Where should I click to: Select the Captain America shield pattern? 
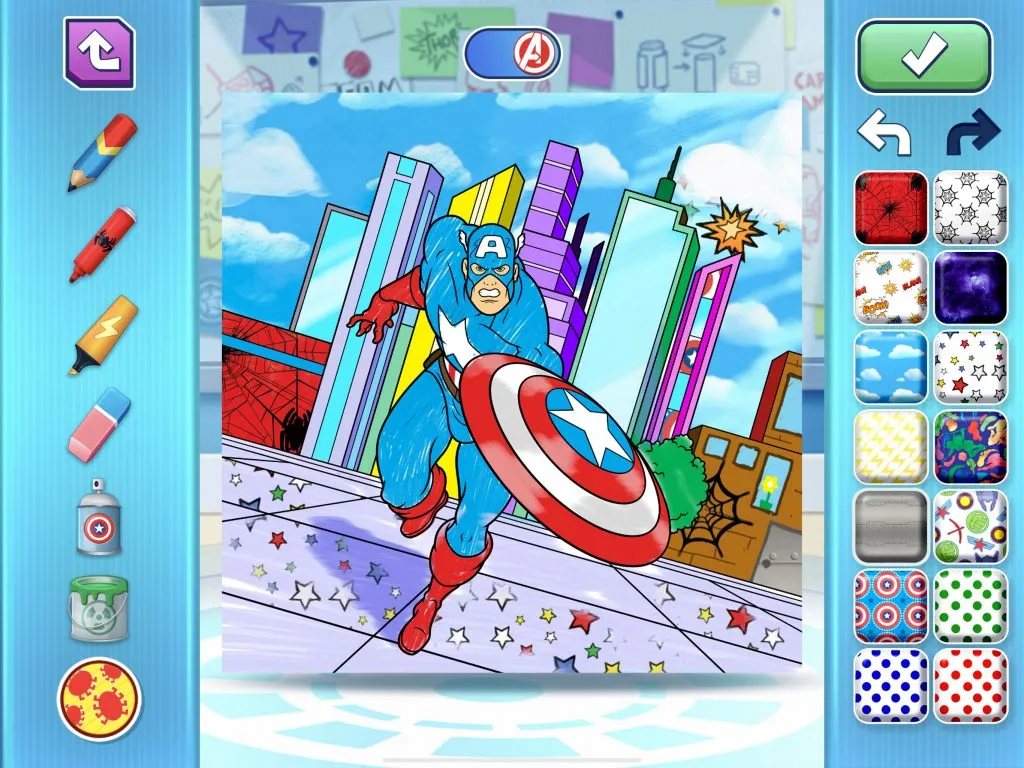click(891, 606)
